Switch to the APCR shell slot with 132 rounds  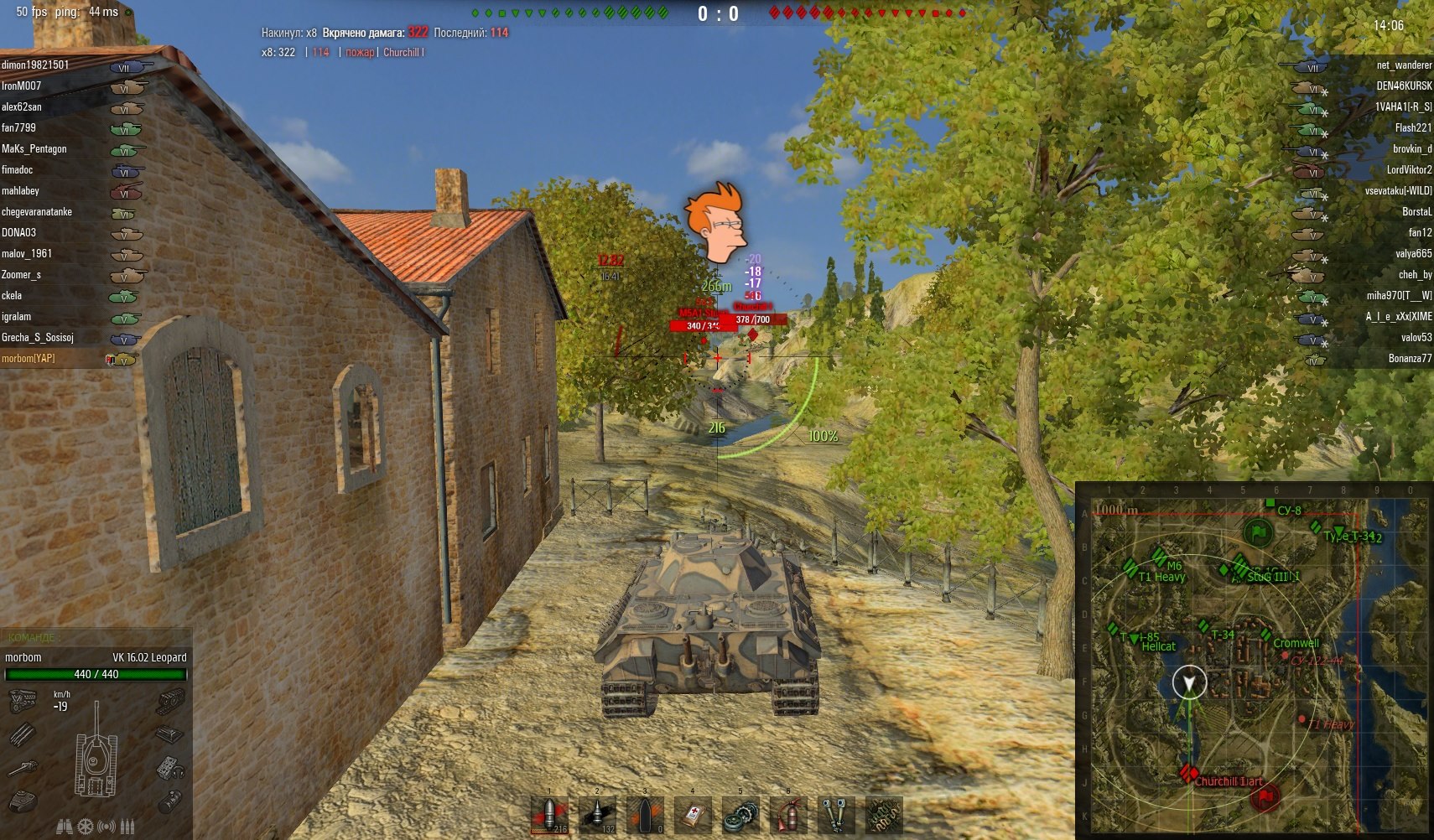coord(597,815)
